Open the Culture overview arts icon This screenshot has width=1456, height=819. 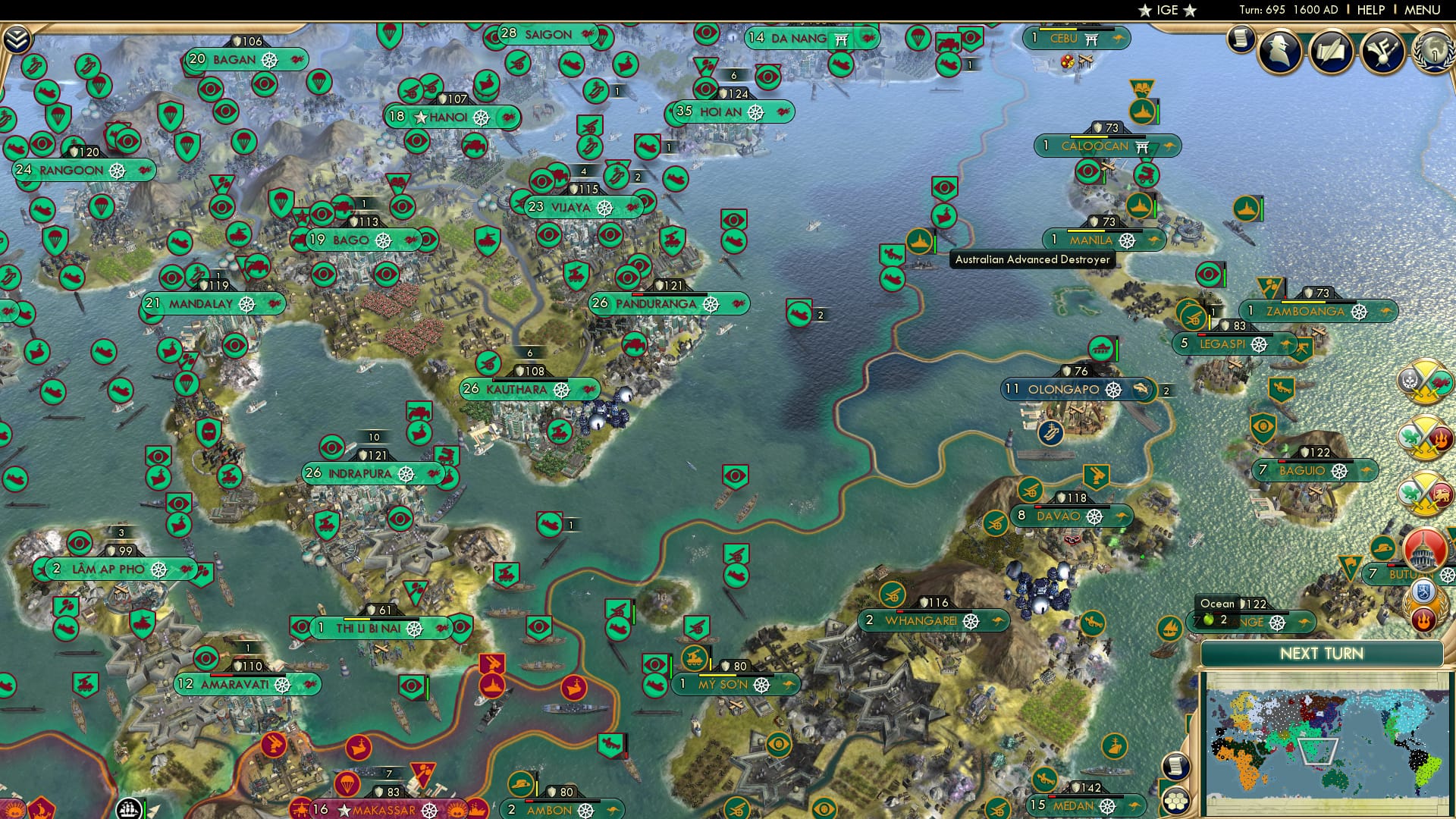click(1382, 53)
